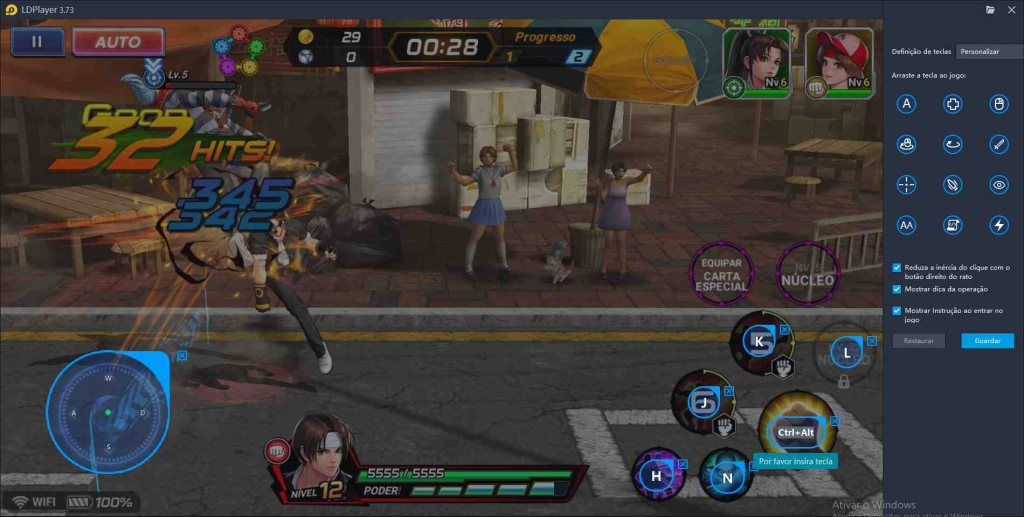Image resolution: width=1024 pixels, height=517 pixels.
Task: Pause the fight with the pause button
Action: [x=38, y=42]
